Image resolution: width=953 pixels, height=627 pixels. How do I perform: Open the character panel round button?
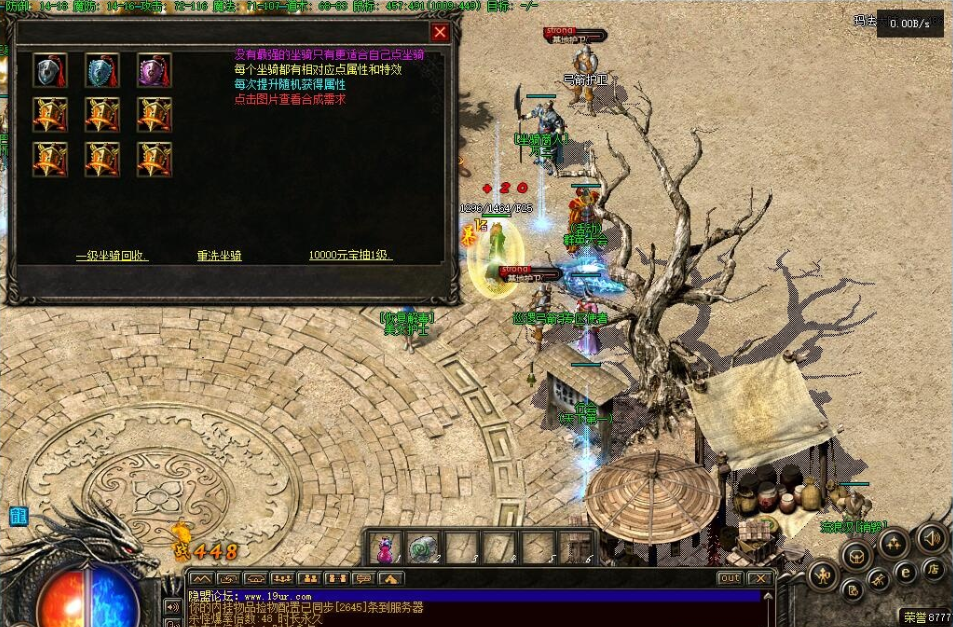823,574
